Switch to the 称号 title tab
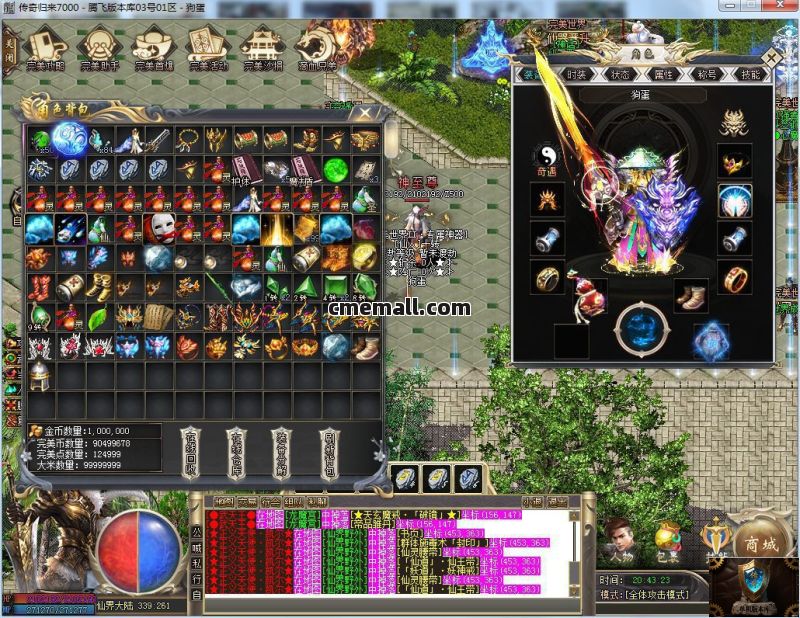 [707, 75]
